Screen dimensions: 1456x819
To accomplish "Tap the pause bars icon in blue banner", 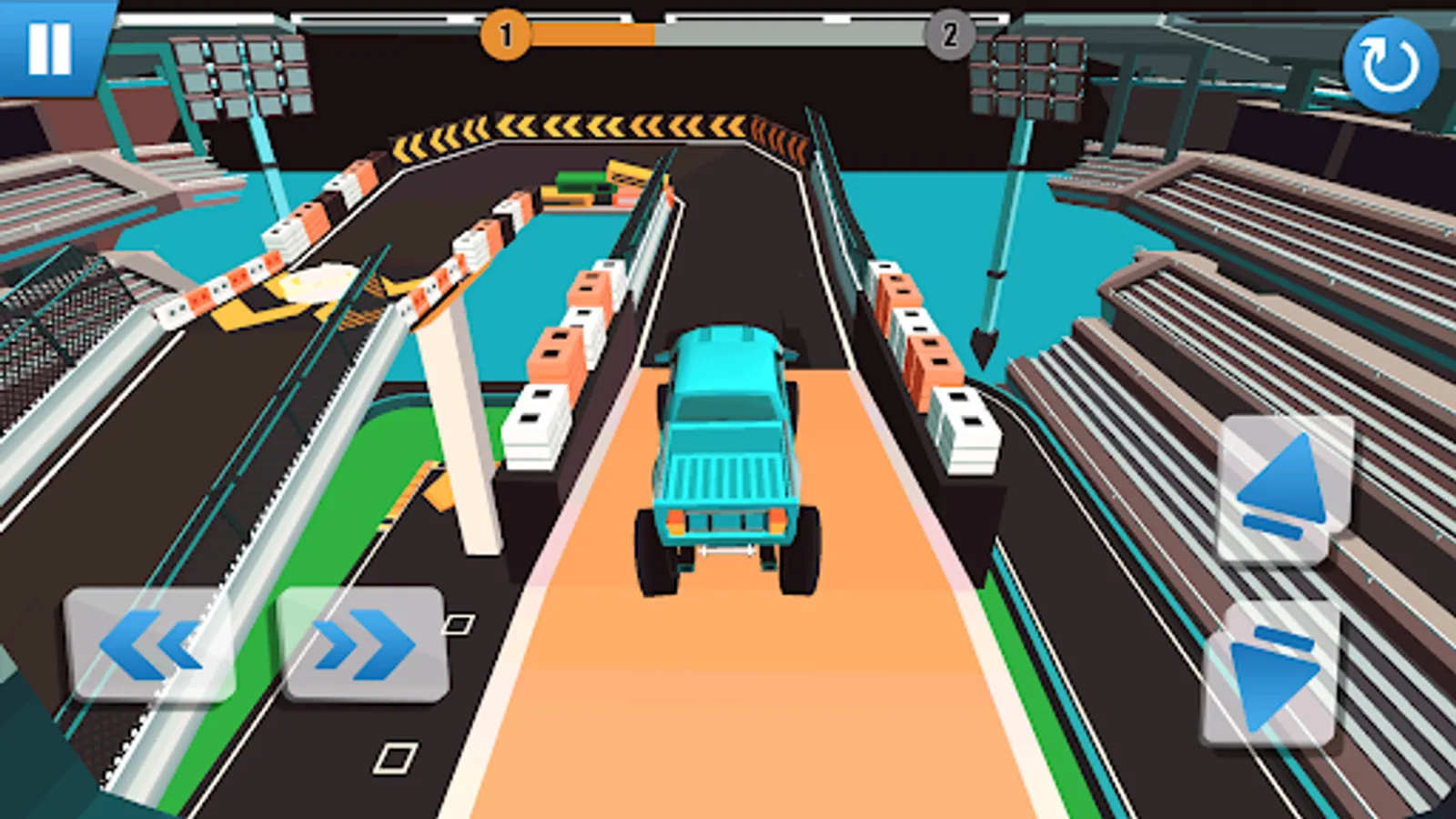I will [52, 47].
